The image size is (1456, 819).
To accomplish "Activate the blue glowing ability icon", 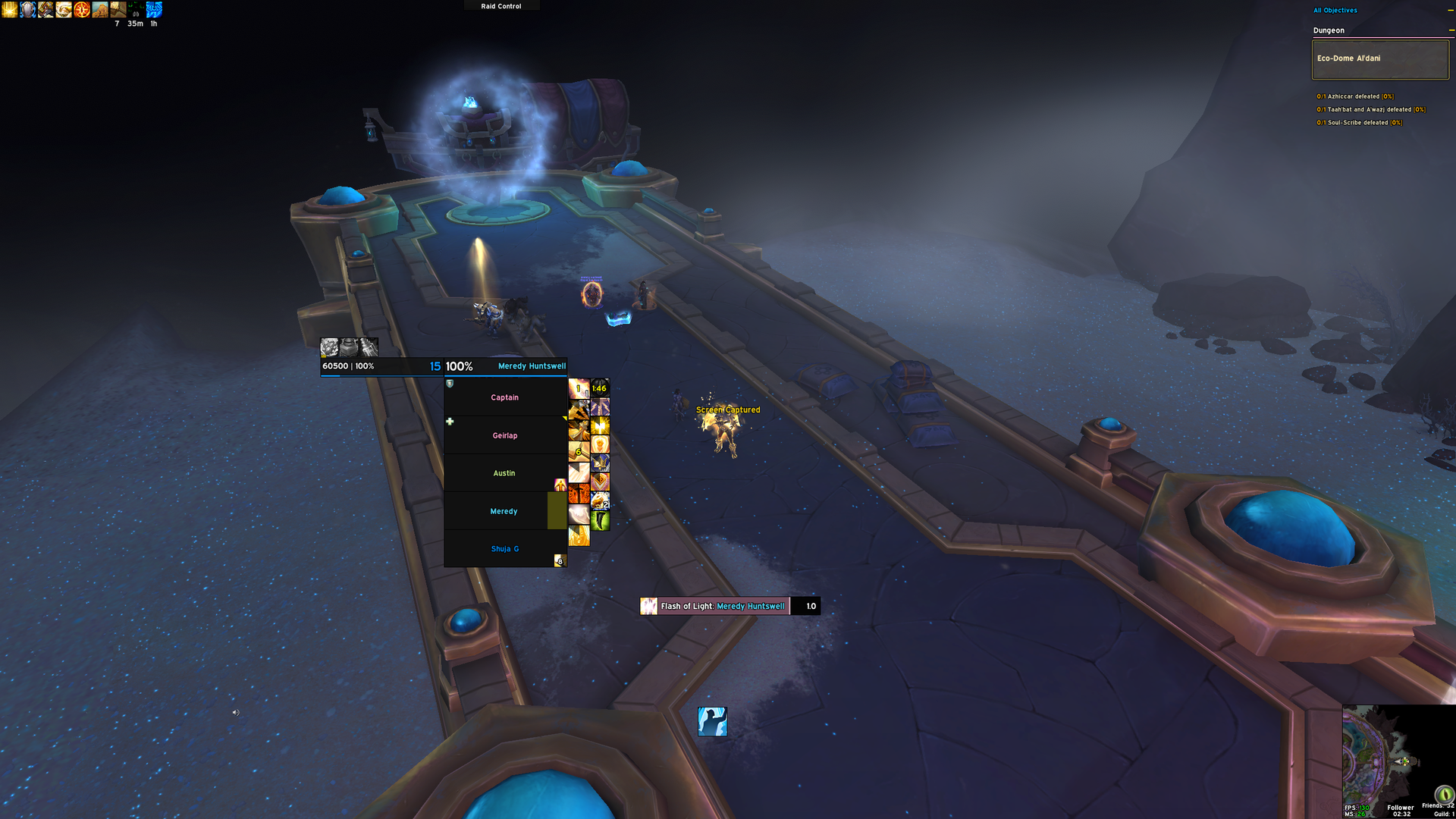I will pos(712,722).
